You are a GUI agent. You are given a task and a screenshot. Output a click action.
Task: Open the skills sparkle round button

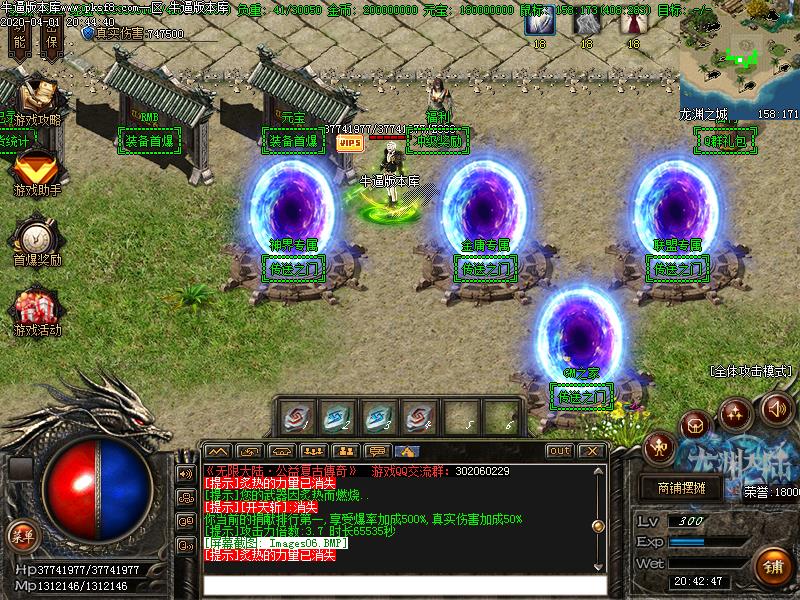(x=736, y=413)
